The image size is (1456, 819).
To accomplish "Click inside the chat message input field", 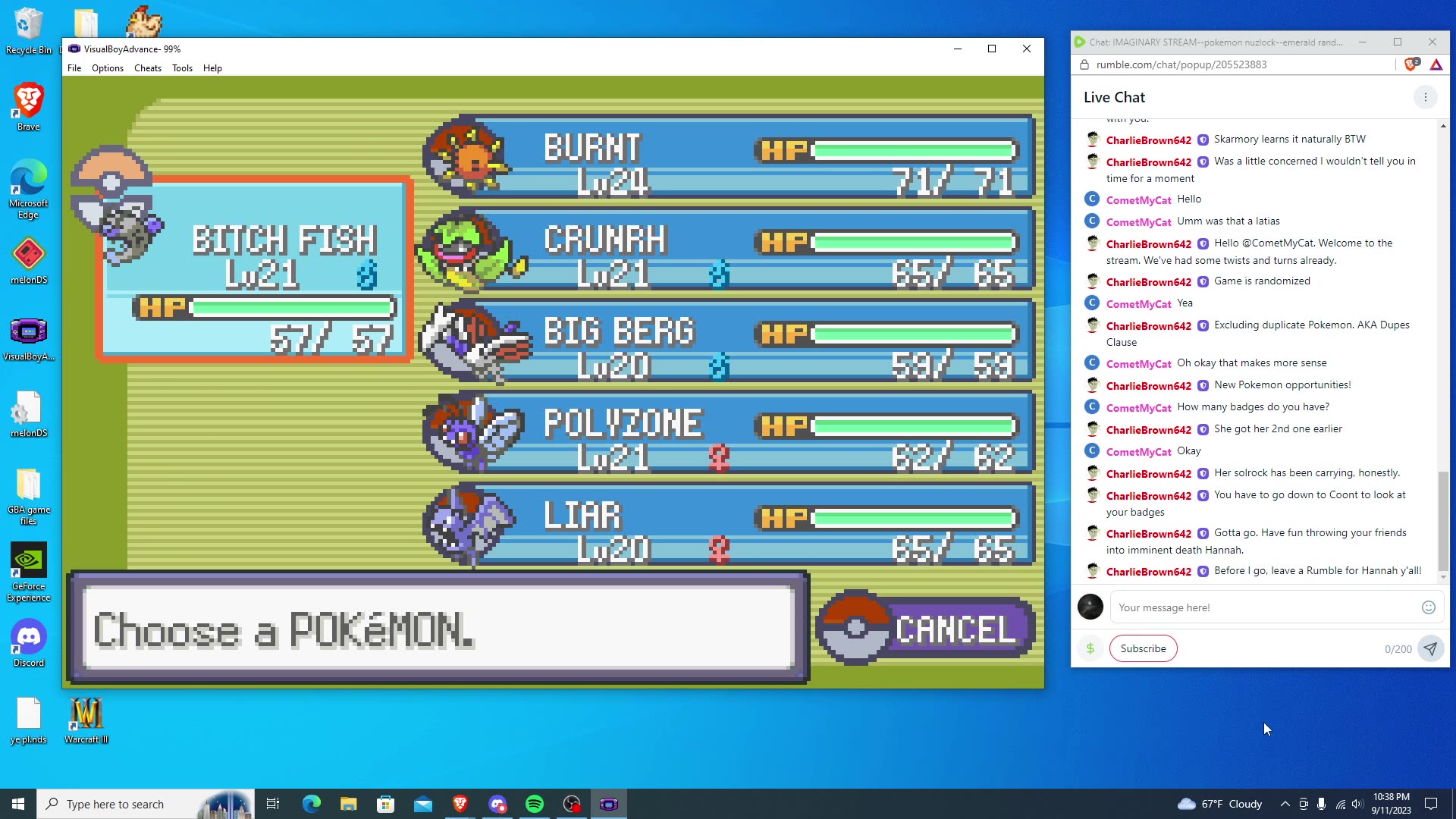I will (1251, 607).
